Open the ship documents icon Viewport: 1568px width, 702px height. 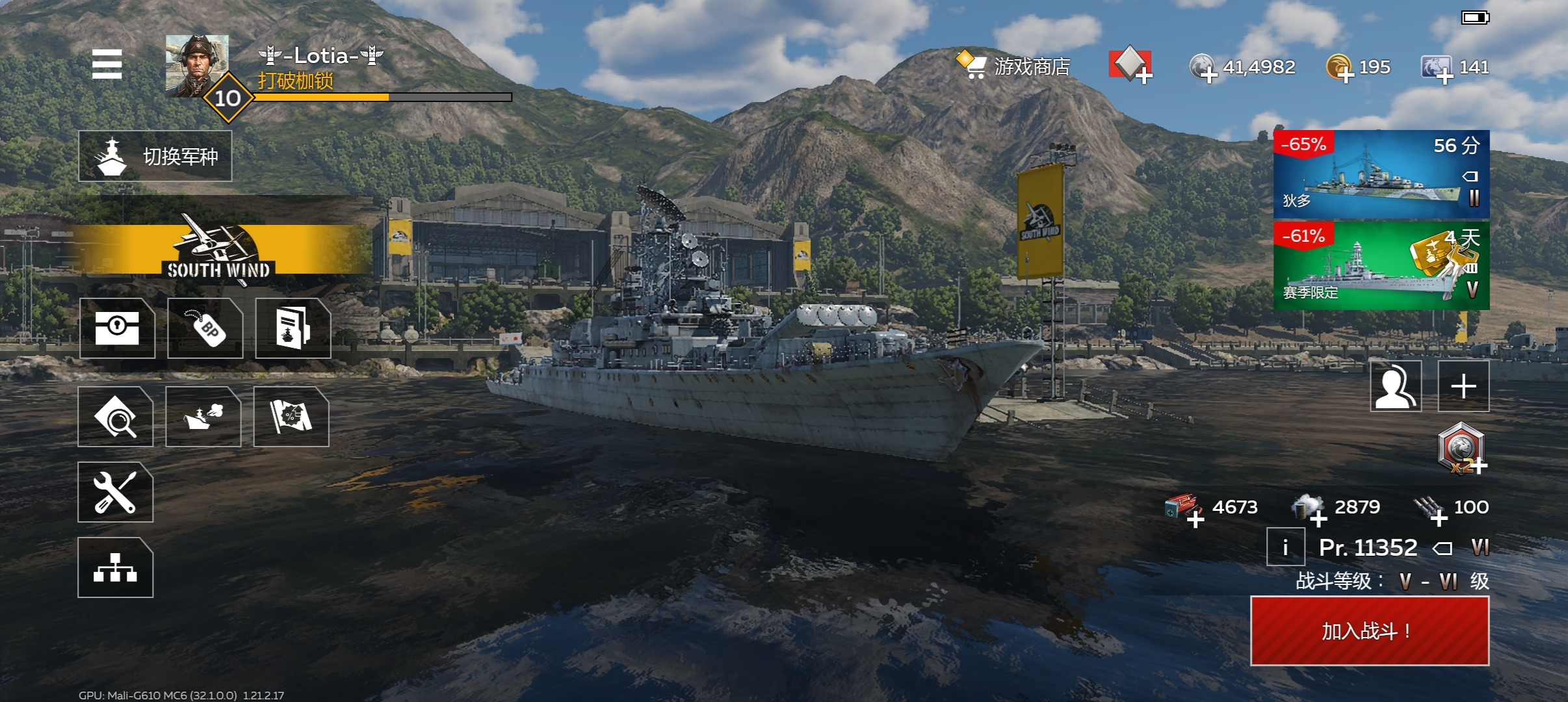[x=293, y=328]
